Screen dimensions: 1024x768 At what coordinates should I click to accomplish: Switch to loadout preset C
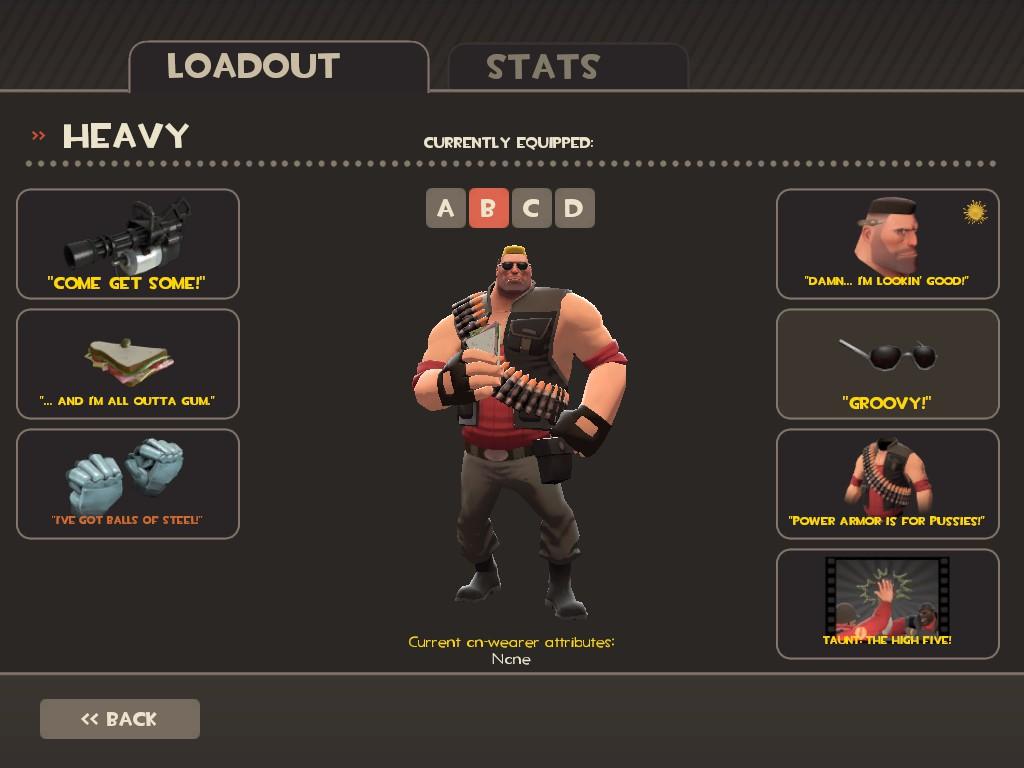click(531, 208)
